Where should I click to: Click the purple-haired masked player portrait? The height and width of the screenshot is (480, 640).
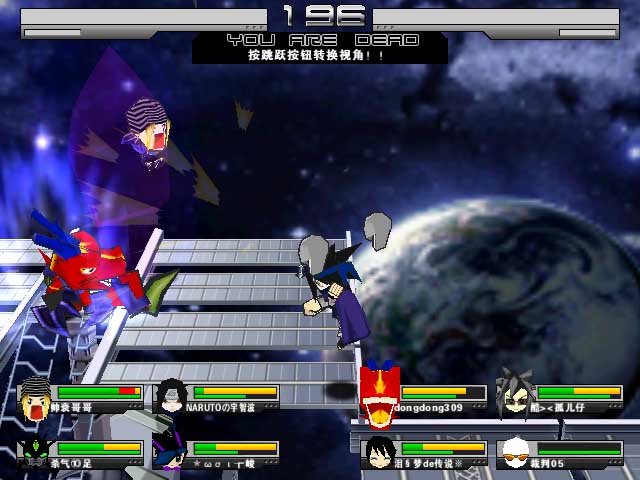(171, 452)
